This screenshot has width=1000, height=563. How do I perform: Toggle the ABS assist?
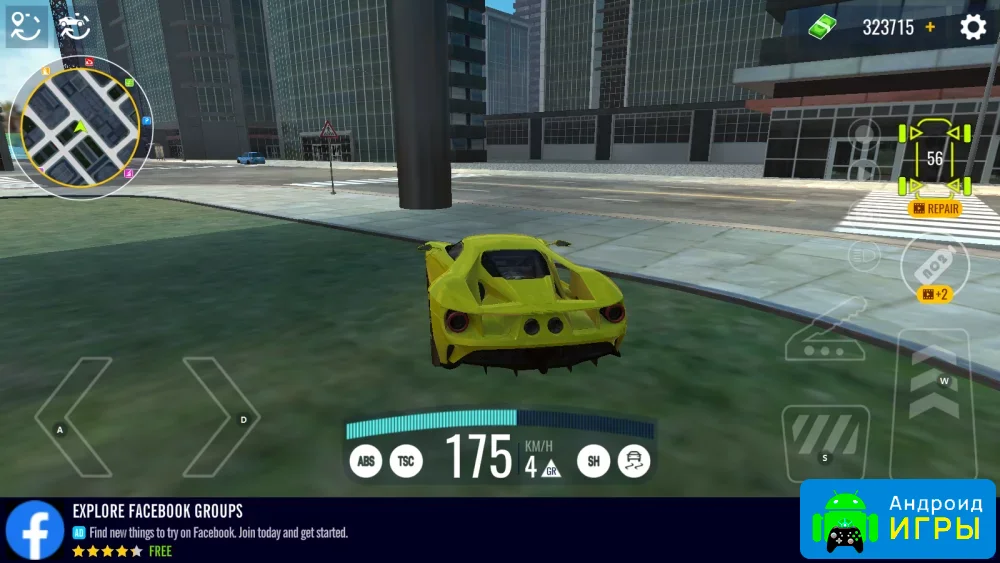[366, 461]
